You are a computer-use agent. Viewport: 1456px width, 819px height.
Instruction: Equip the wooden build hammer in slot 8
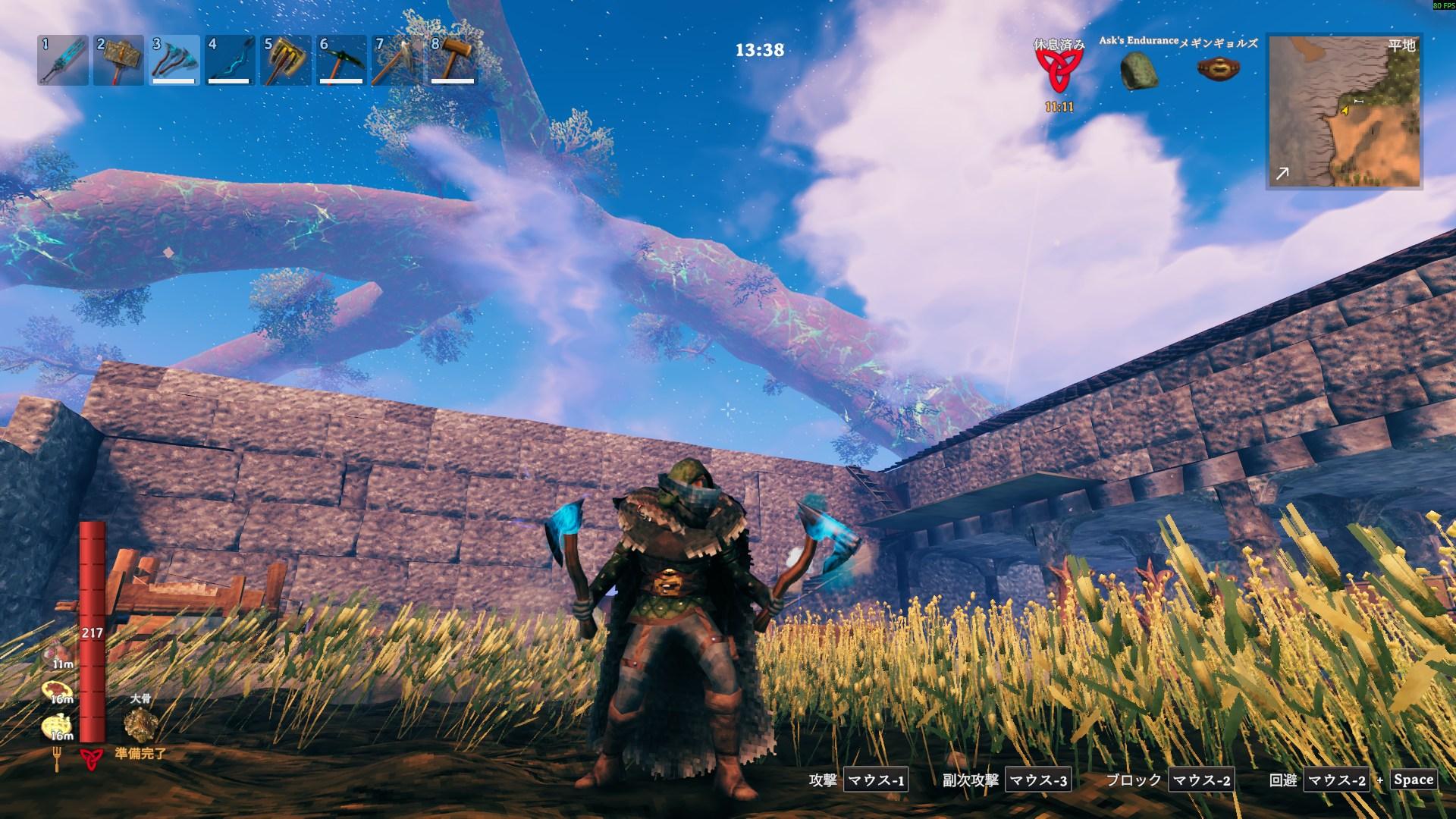pos(452,60)
